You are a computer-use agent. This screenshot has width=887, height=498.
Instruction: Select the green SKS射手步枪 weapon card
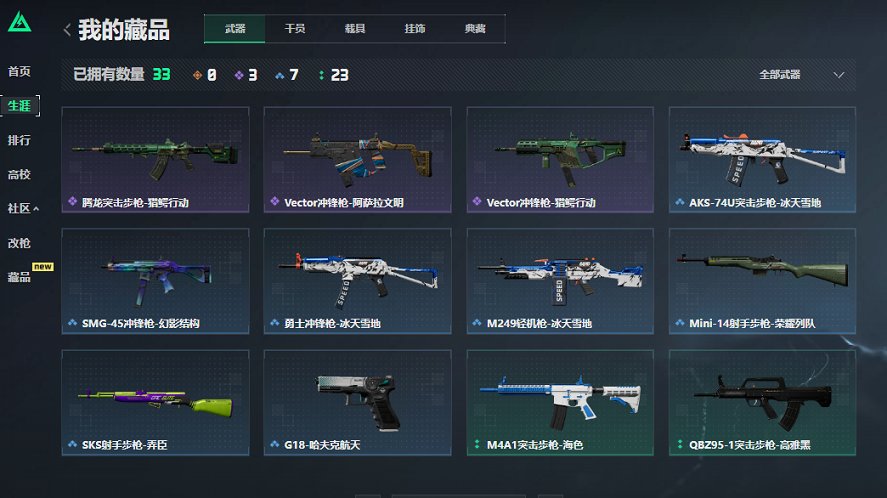[x=155, y=402]
